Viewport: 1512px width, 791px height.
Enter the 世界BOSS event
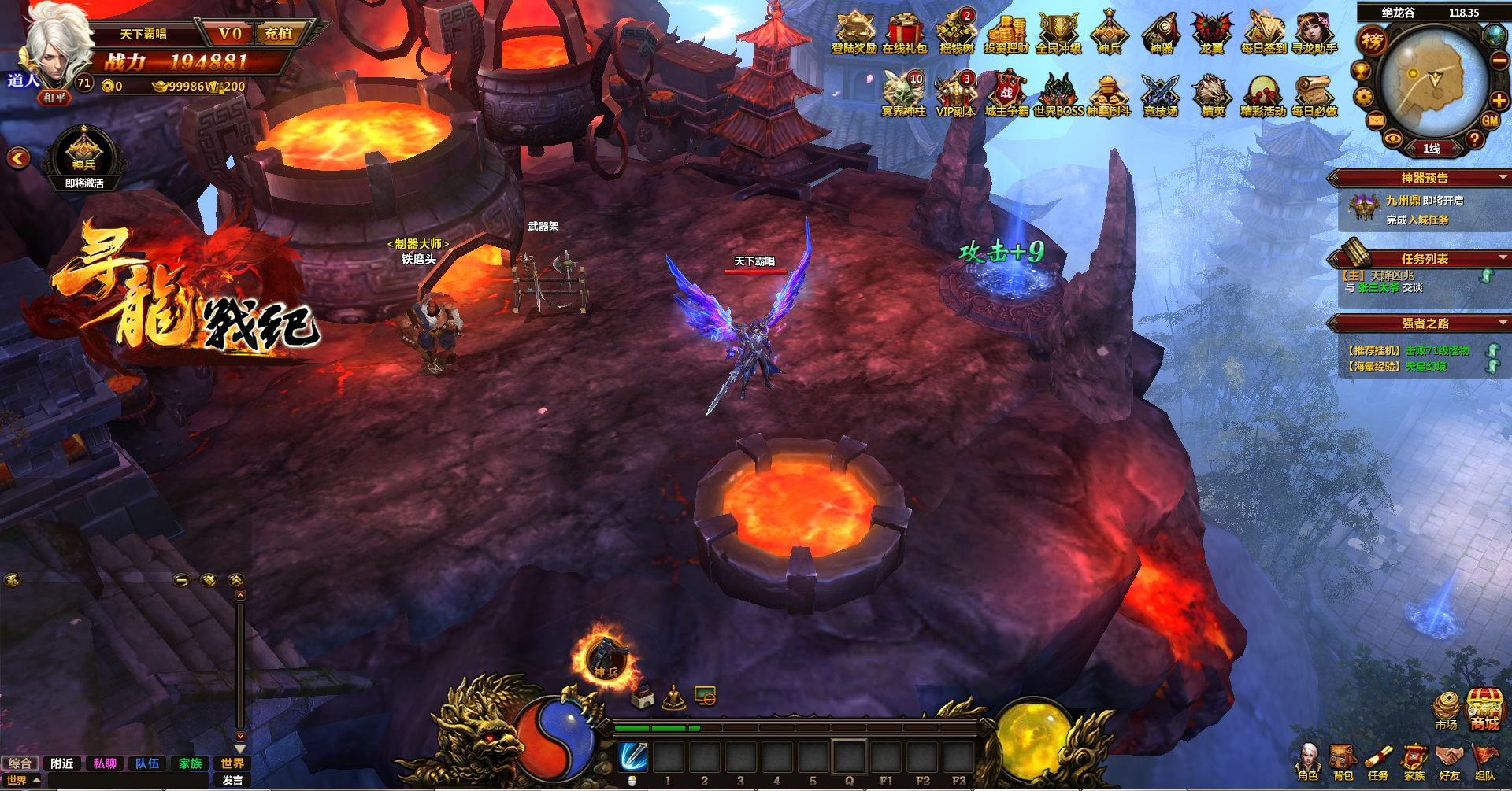[x=1058, y=95]
